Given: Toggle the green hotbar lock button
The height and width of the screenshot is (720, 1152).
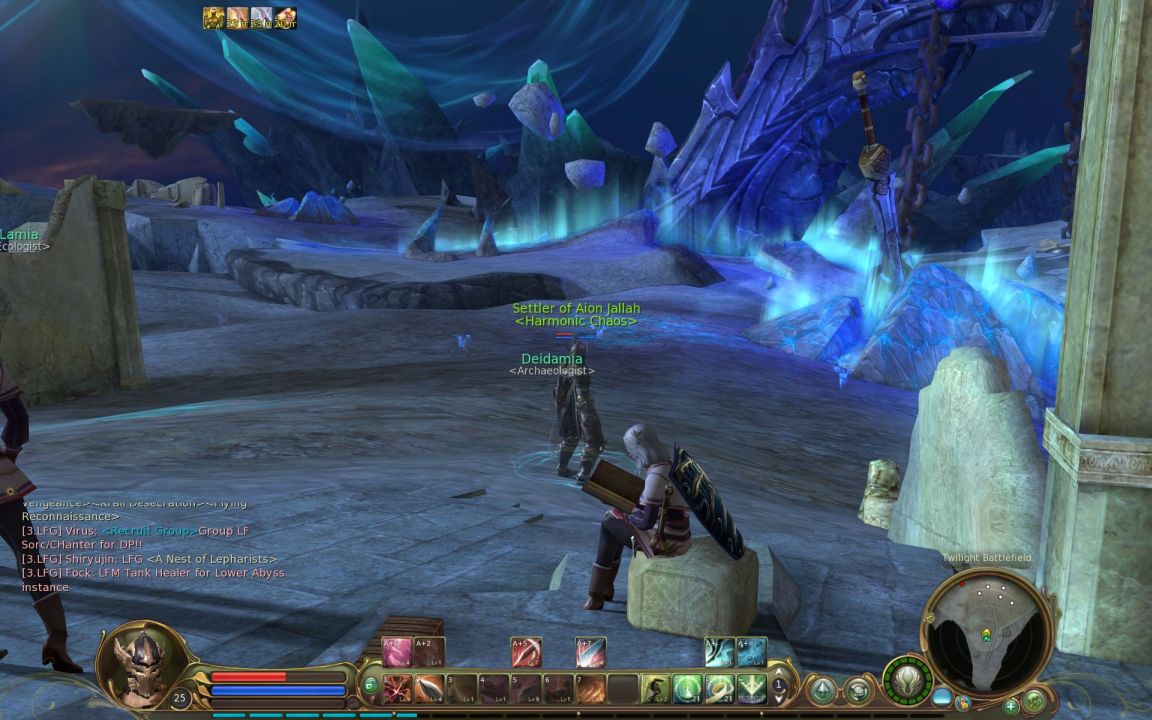Looking at the screenshot, I should (x=371, y=686).
